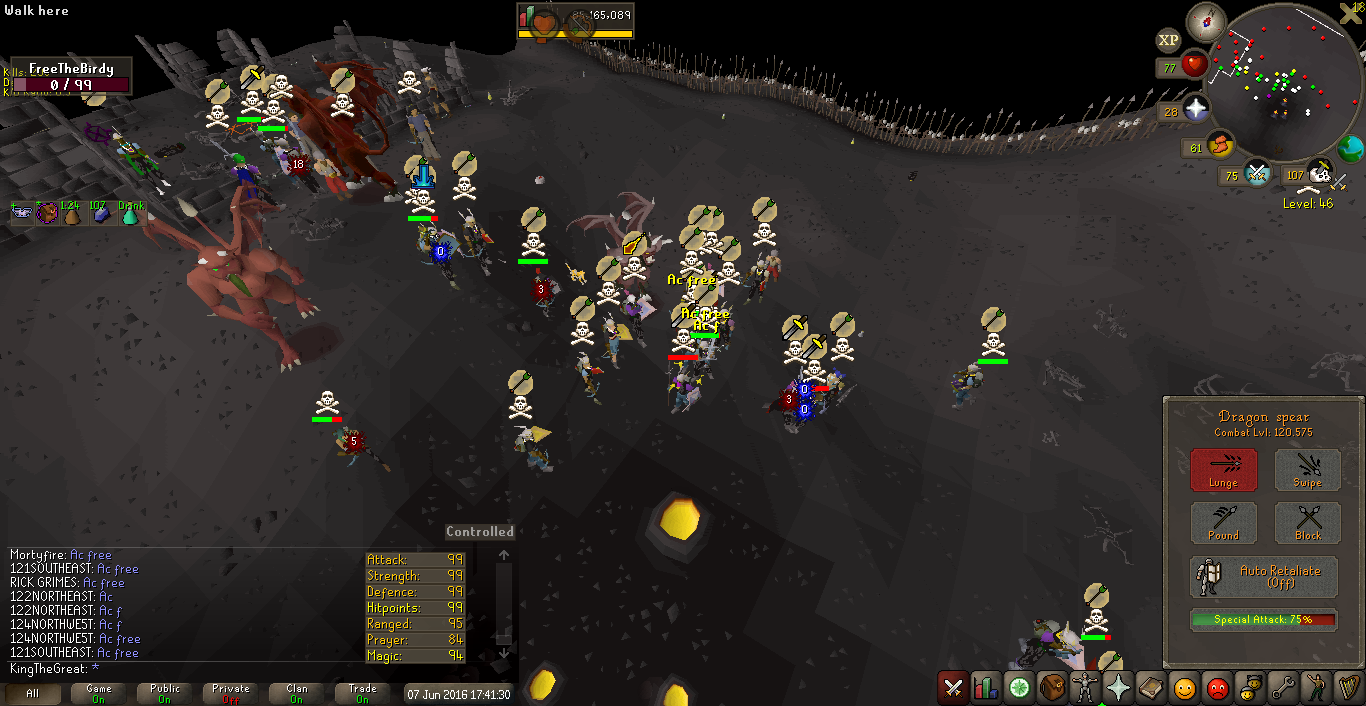1366x706 pixels.
Task: Select the Clan chat filter
Action: [297, 693]
